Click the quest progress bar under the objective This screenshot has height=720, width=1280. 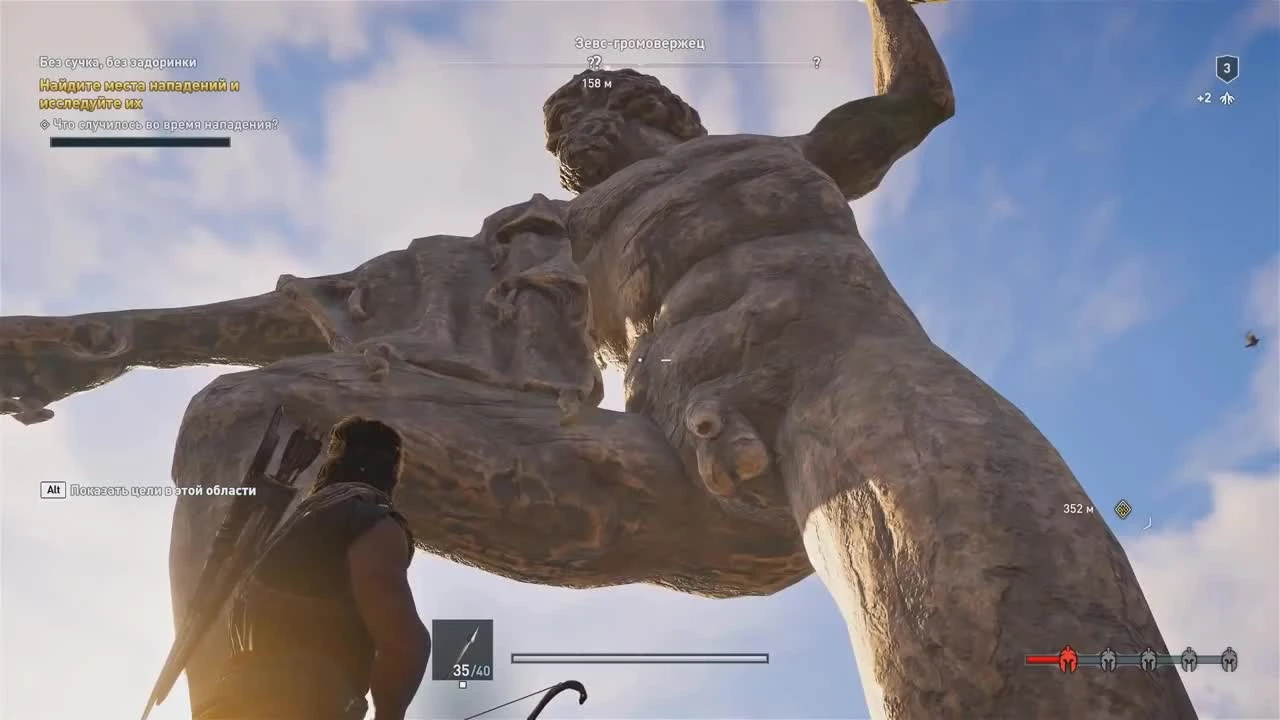(138, 141)
